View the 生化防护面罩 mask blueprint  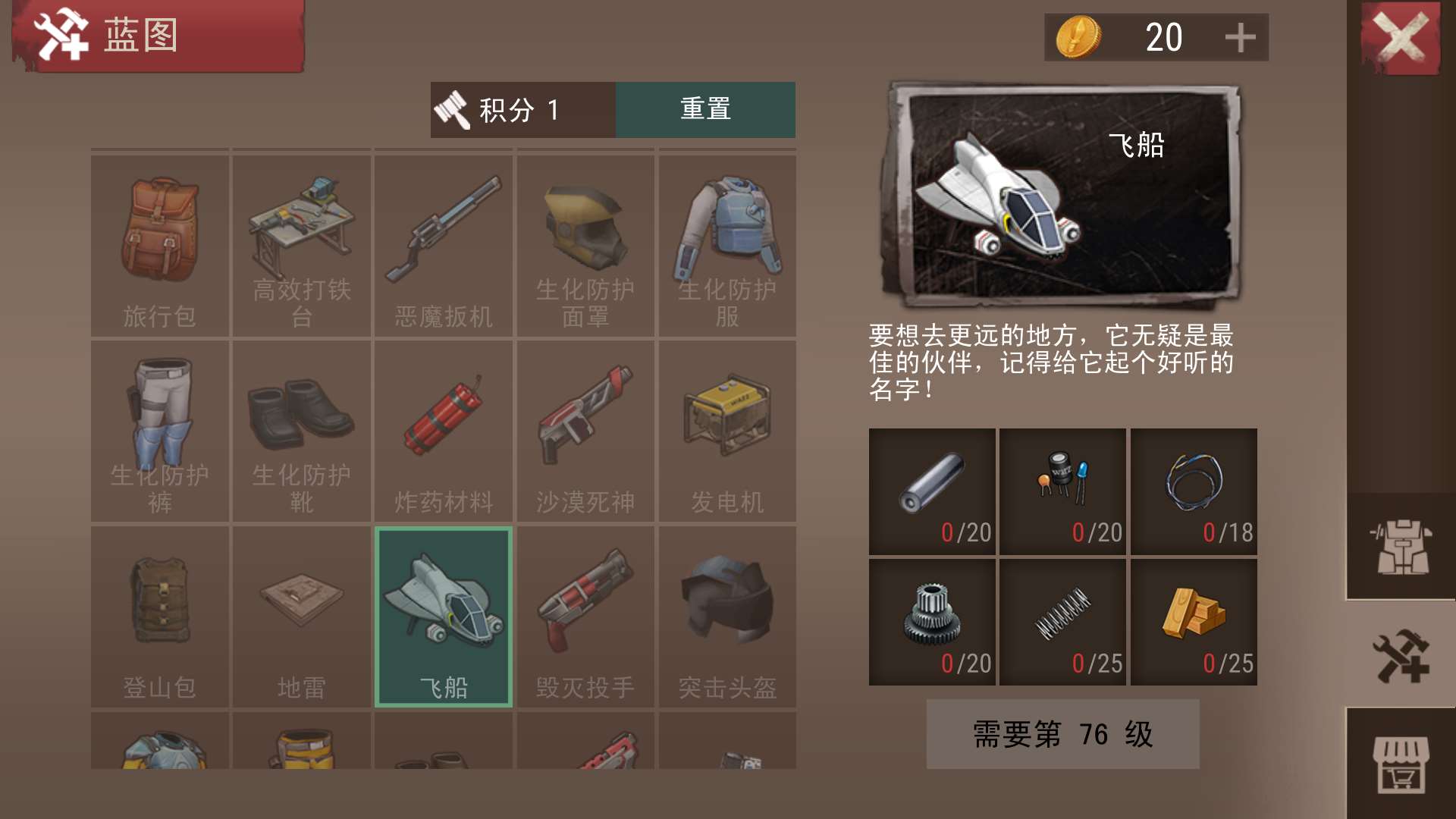click(x=585, y=243)
